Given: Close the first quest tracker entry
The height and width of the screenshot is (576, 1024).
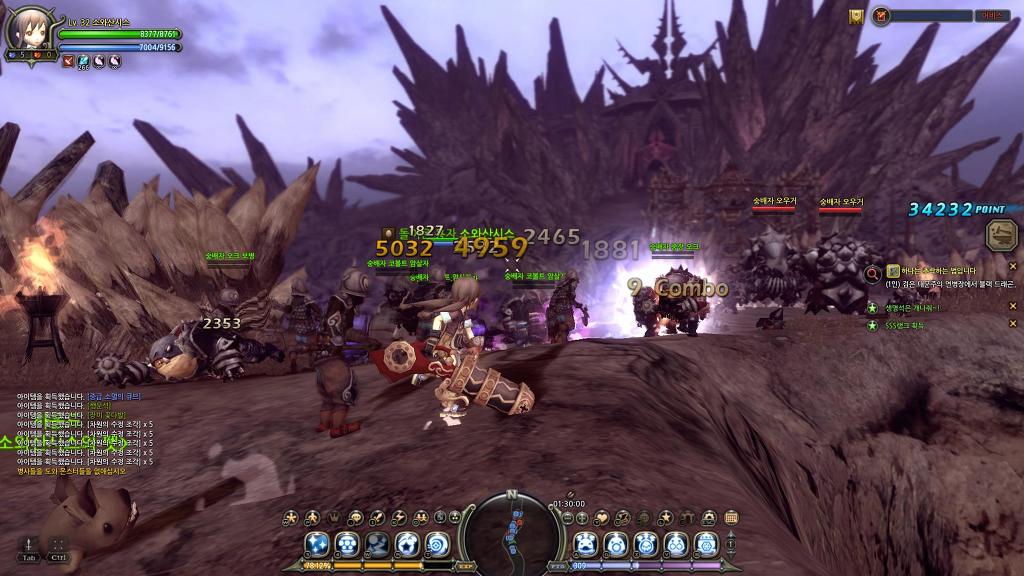Looking at the screenshot, I should (x=1012, y=267).
